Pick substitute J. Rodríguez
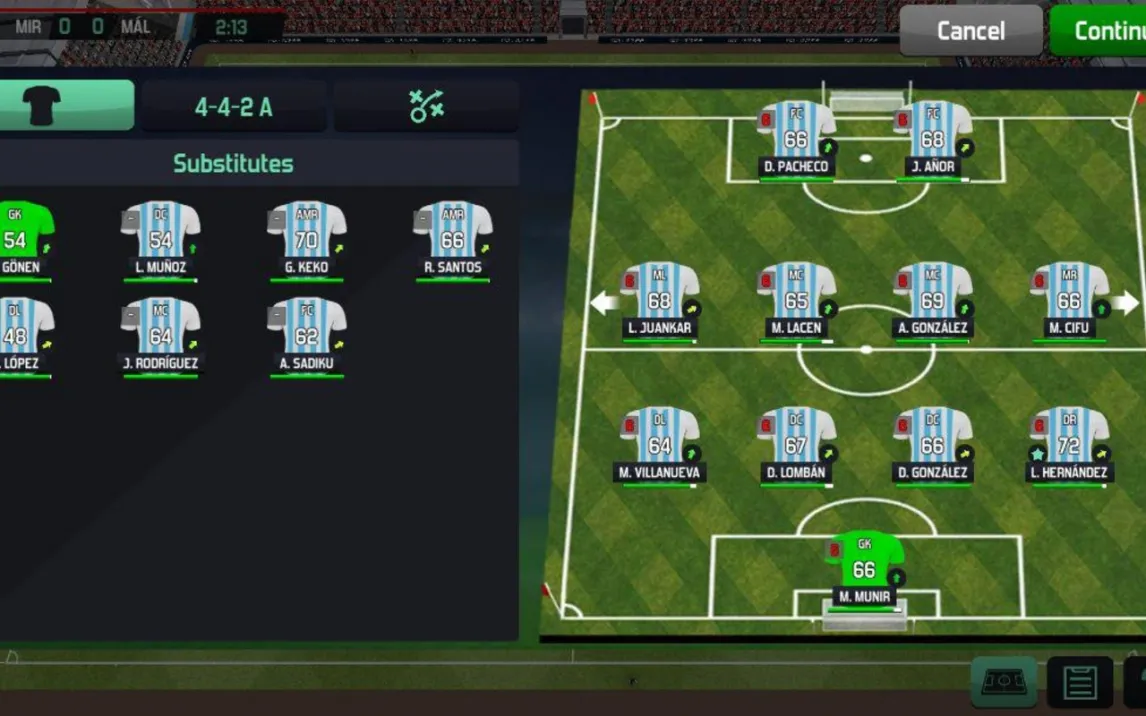 [x=160, y=332]
